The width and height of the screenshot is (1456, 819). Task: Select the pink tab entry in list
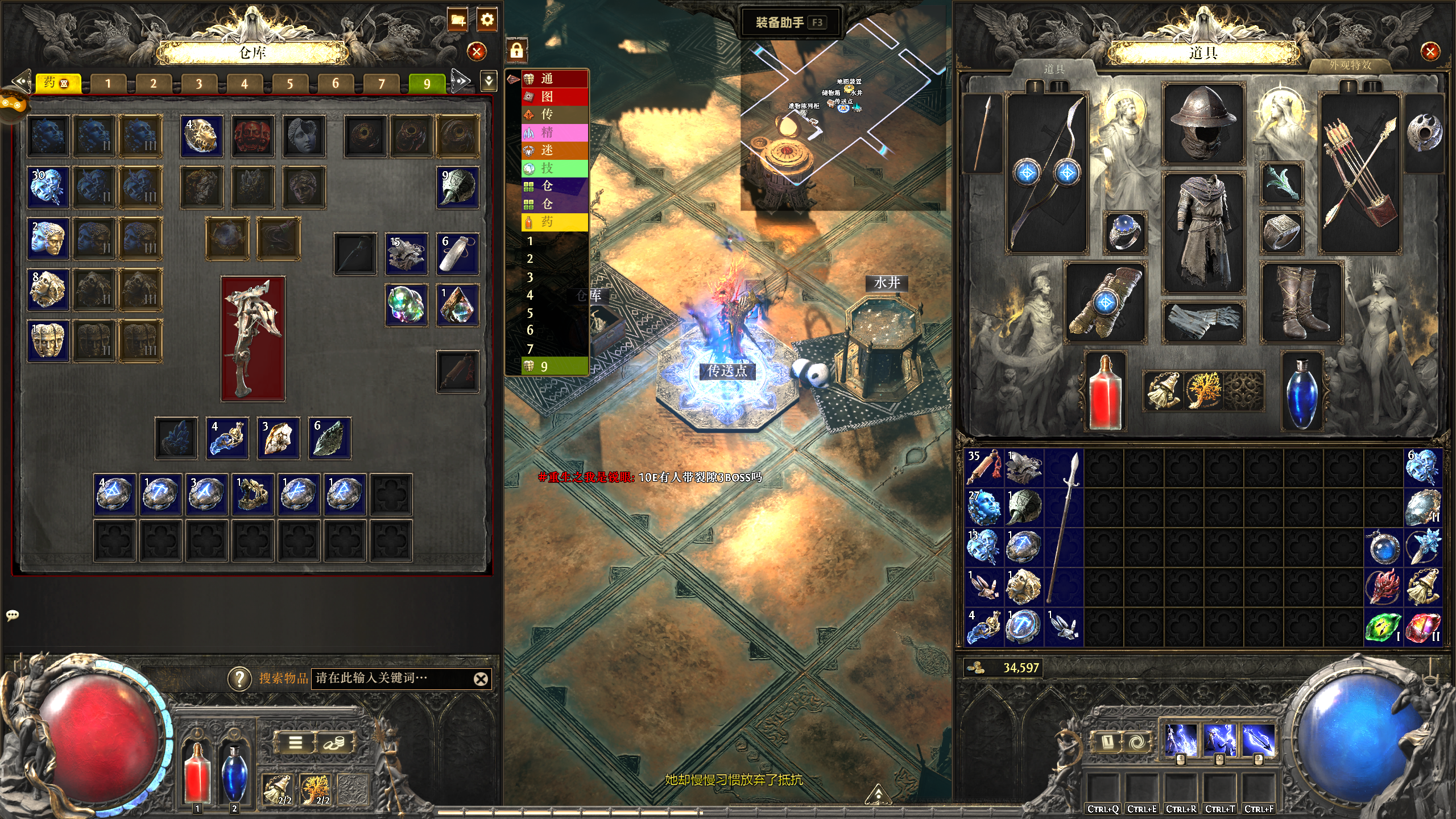(x=555, y=133)
